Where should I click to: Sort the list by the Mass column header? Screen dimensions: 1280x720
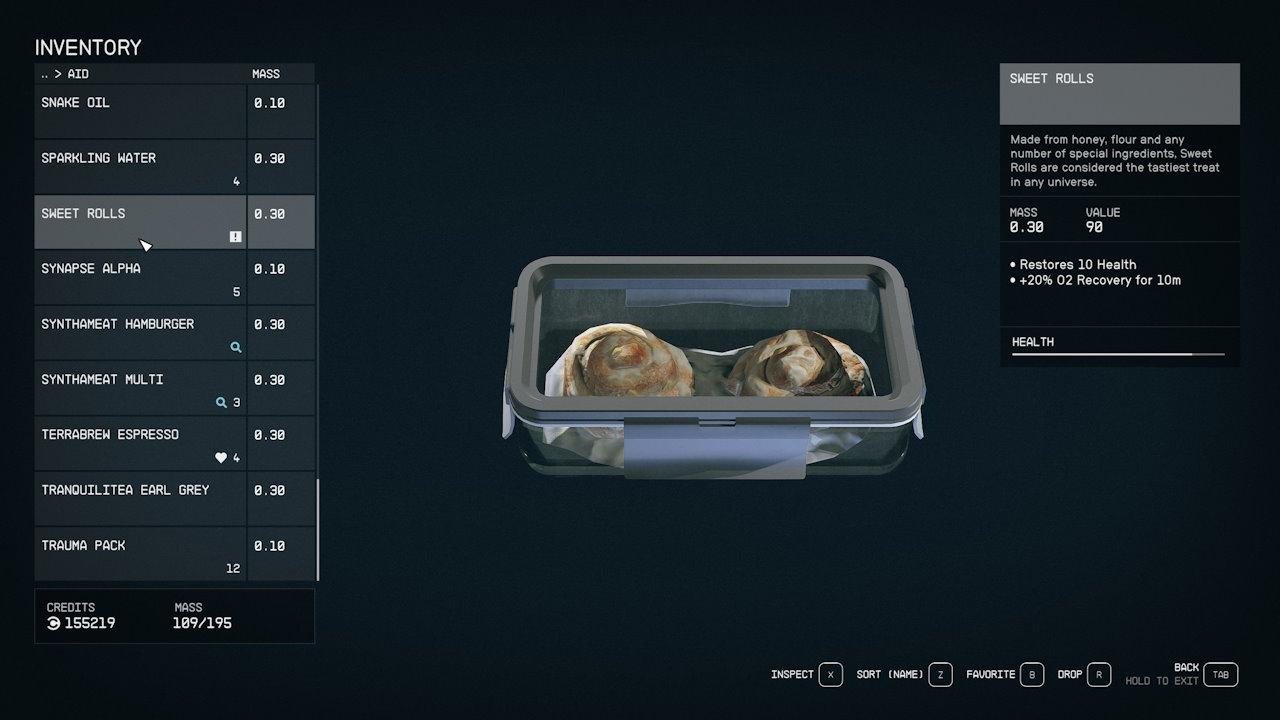tap(266, 74)
